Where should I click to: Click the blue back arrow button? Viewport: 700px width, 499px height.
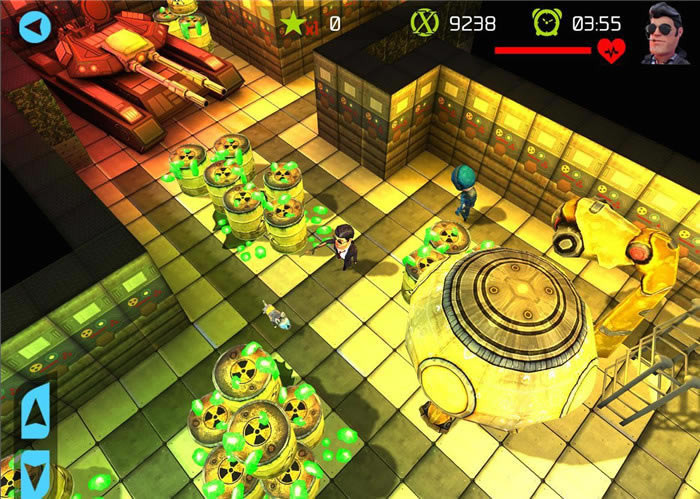click(34, 26)
